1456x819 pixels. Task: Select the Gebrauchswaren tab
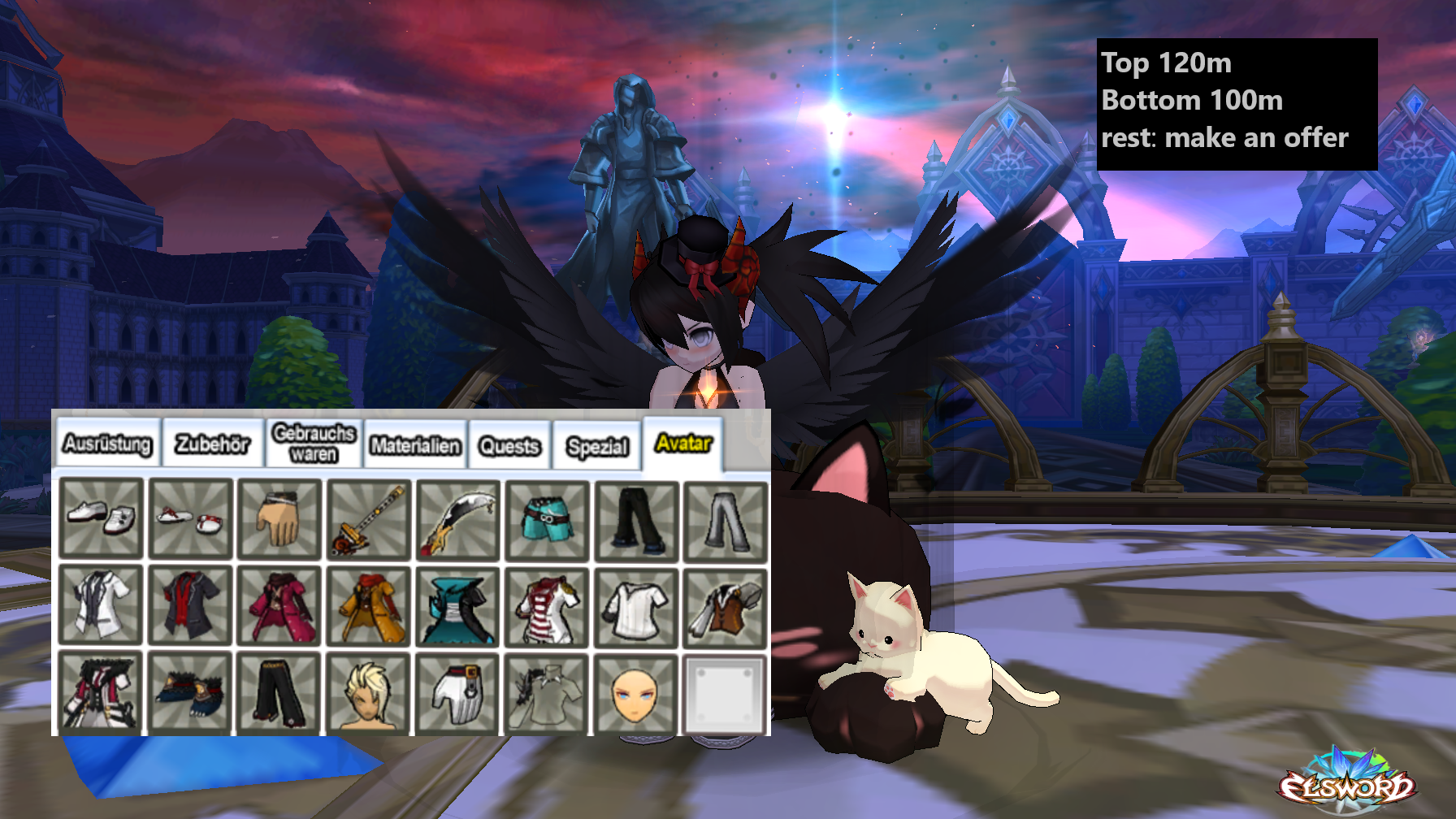pyautogui.click(x=314, y=444)
